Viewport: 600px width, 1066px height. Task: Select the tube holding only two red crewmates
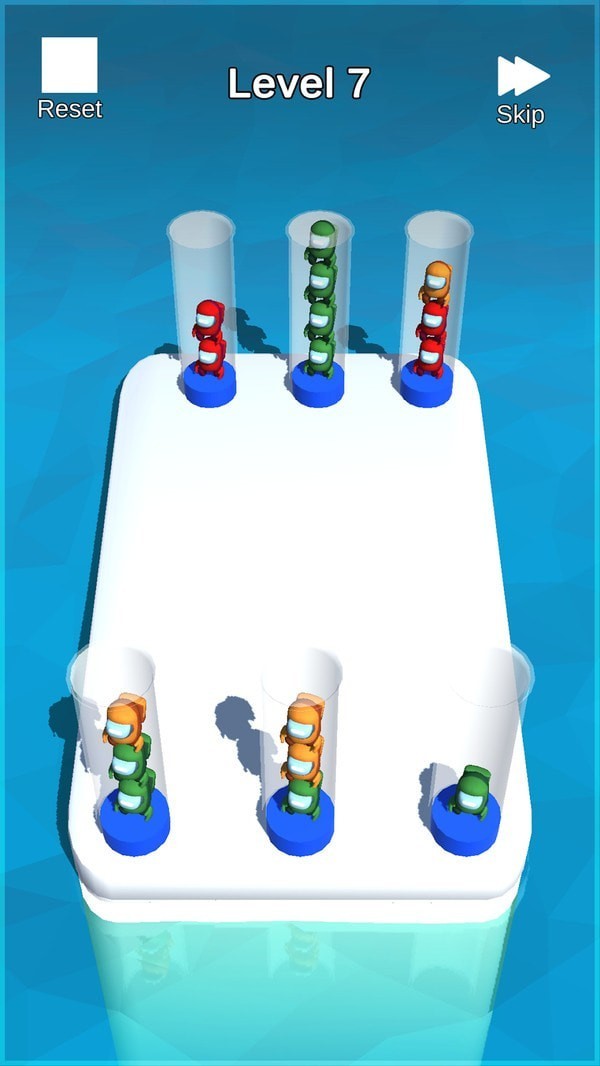click(x=206, y=320)
